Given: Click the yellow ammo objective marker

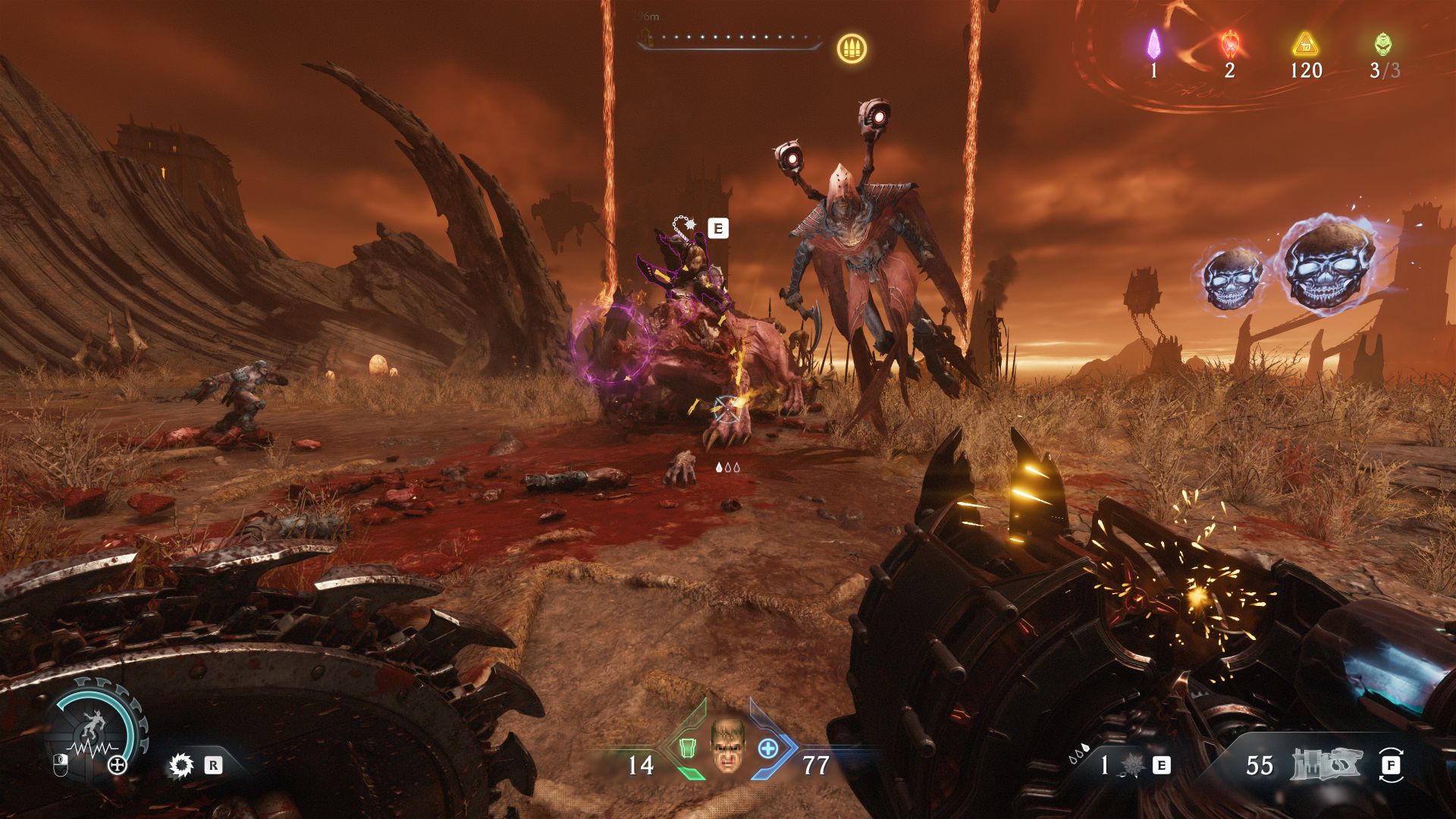Looking at the screenshot, I should [x=852, y=49].
